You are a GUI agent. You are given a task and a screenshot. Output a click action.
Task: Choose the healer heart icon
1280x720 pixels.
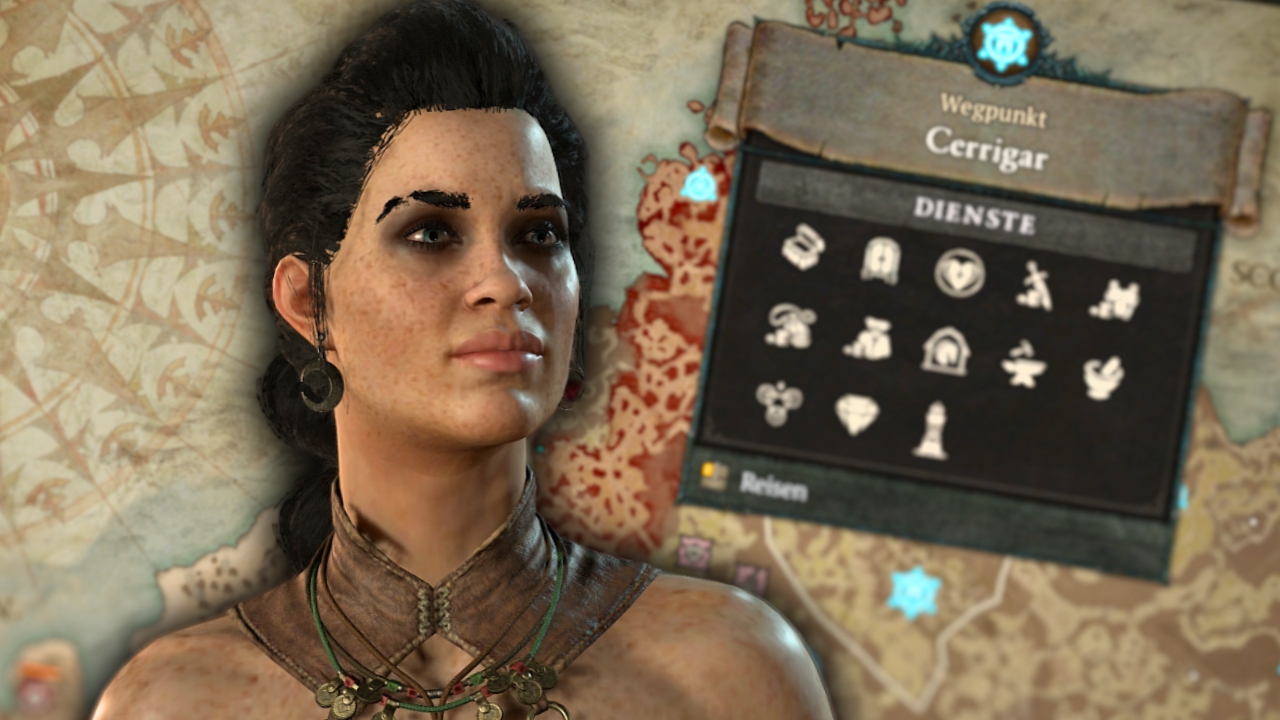pos(959,273)
